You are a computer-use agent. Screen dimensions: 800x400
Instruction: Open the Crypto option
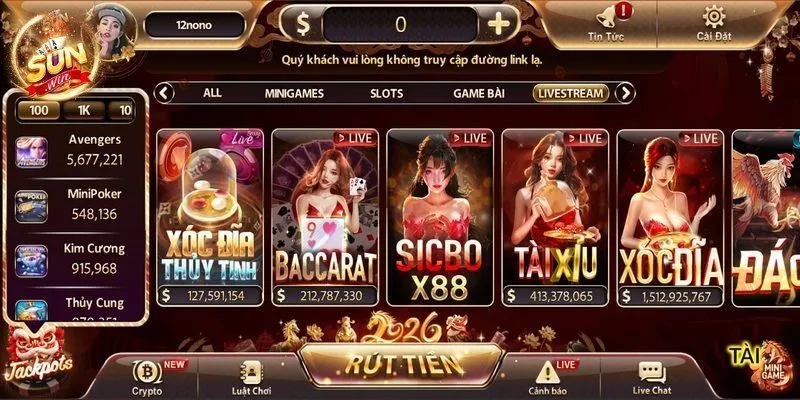point(147,375)
